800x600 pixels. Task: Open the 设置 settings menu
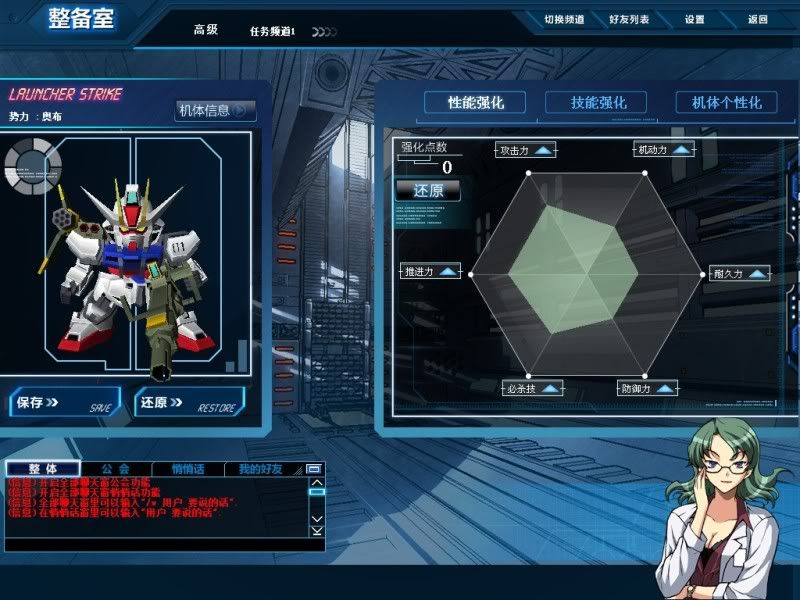(695, 19)
